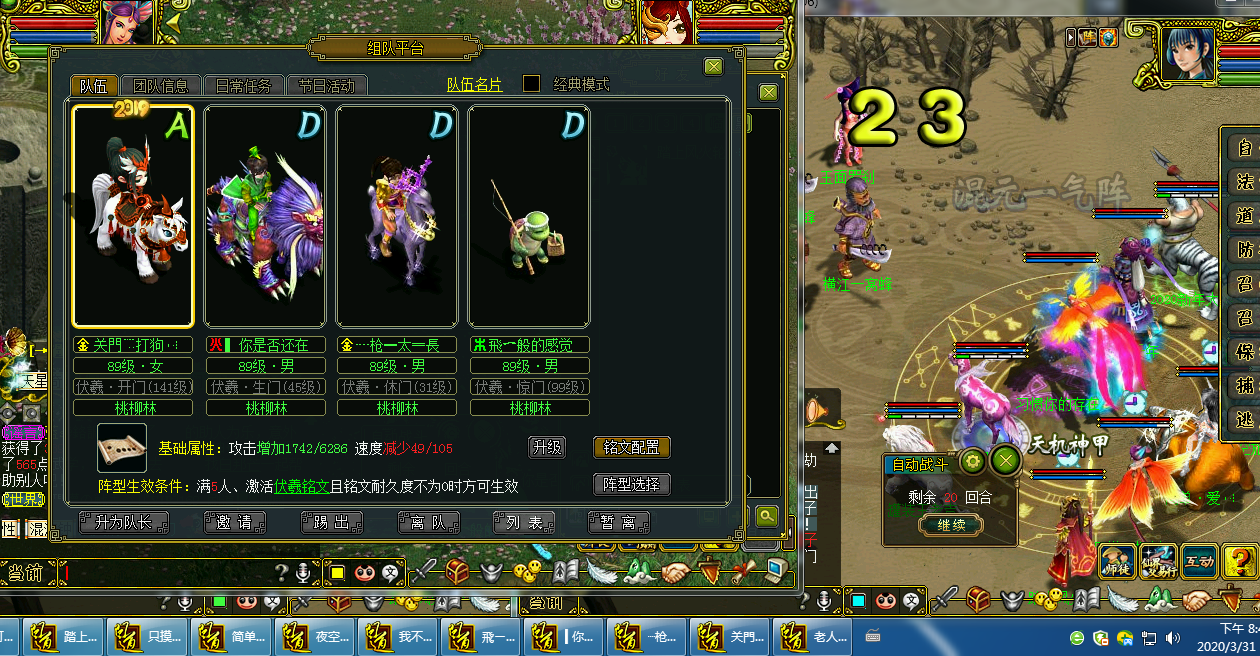Image resolution: width=1260 pixels, height=656 pixels.
Task: Open 铭文配置 inscription setup
Action: click(x=631, y=447)
